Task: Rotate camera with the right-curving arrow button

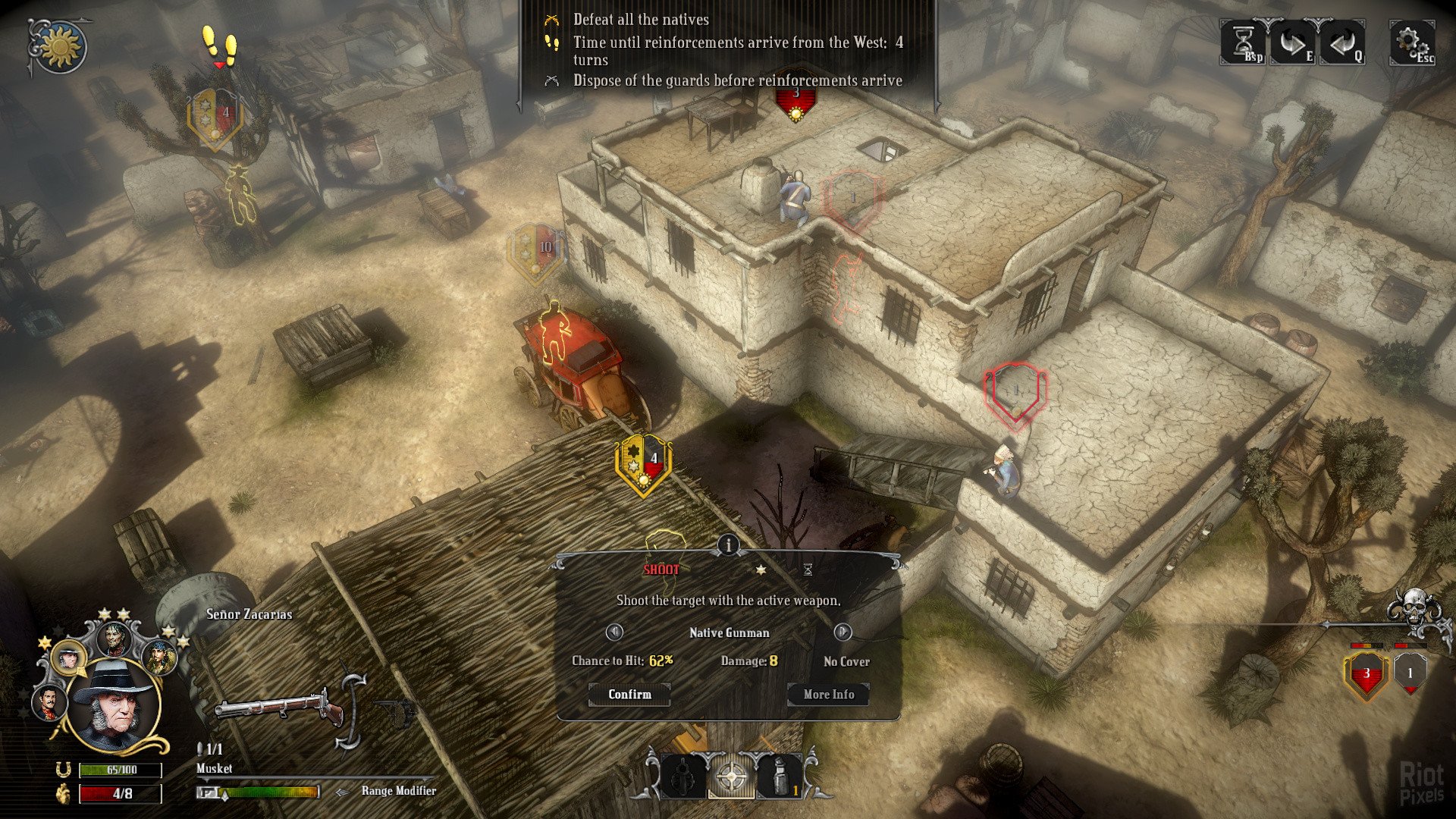Action: 1293,43
